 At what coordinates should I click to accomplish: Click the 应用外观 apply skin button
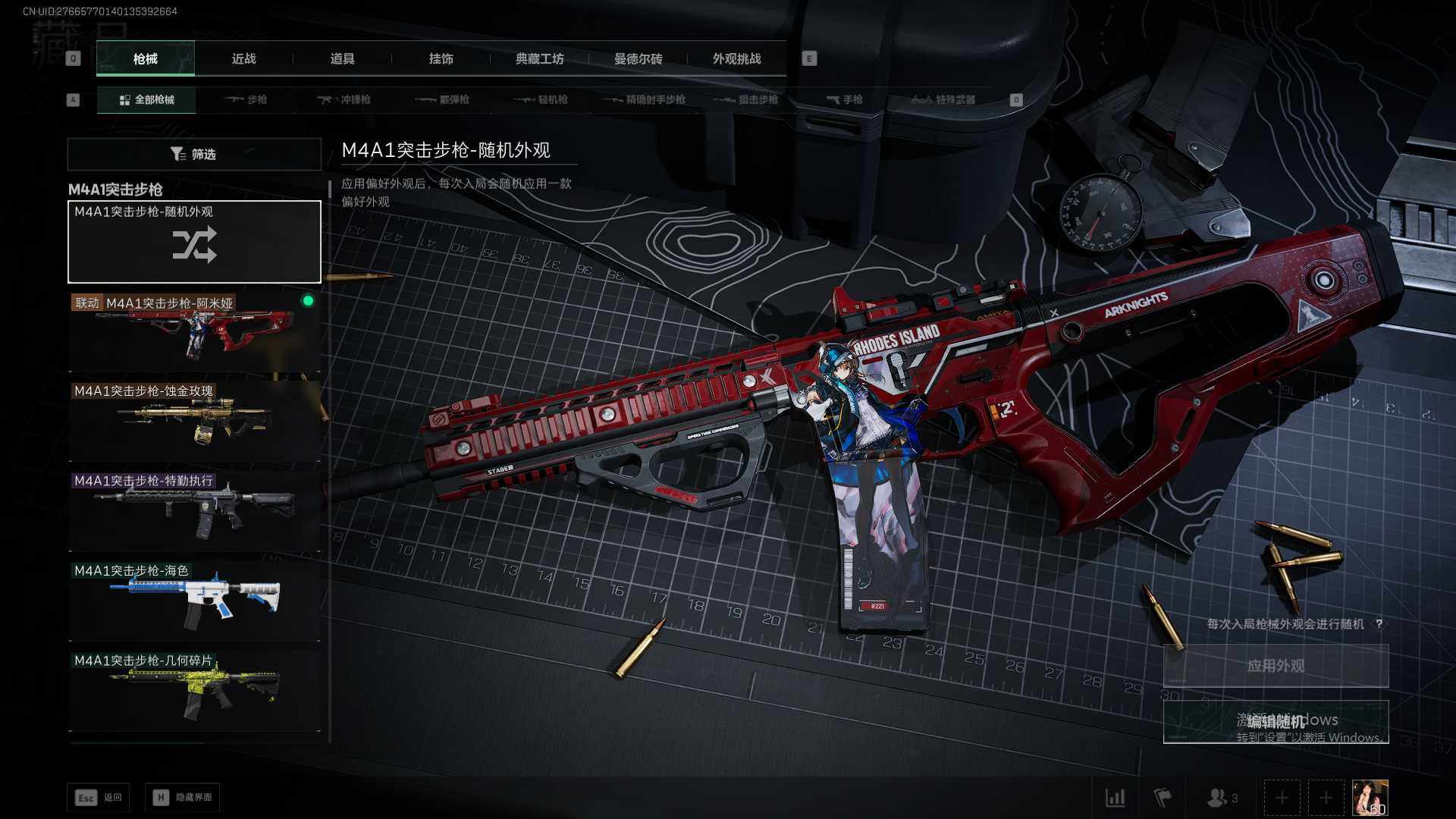[x=1276, y=666]
